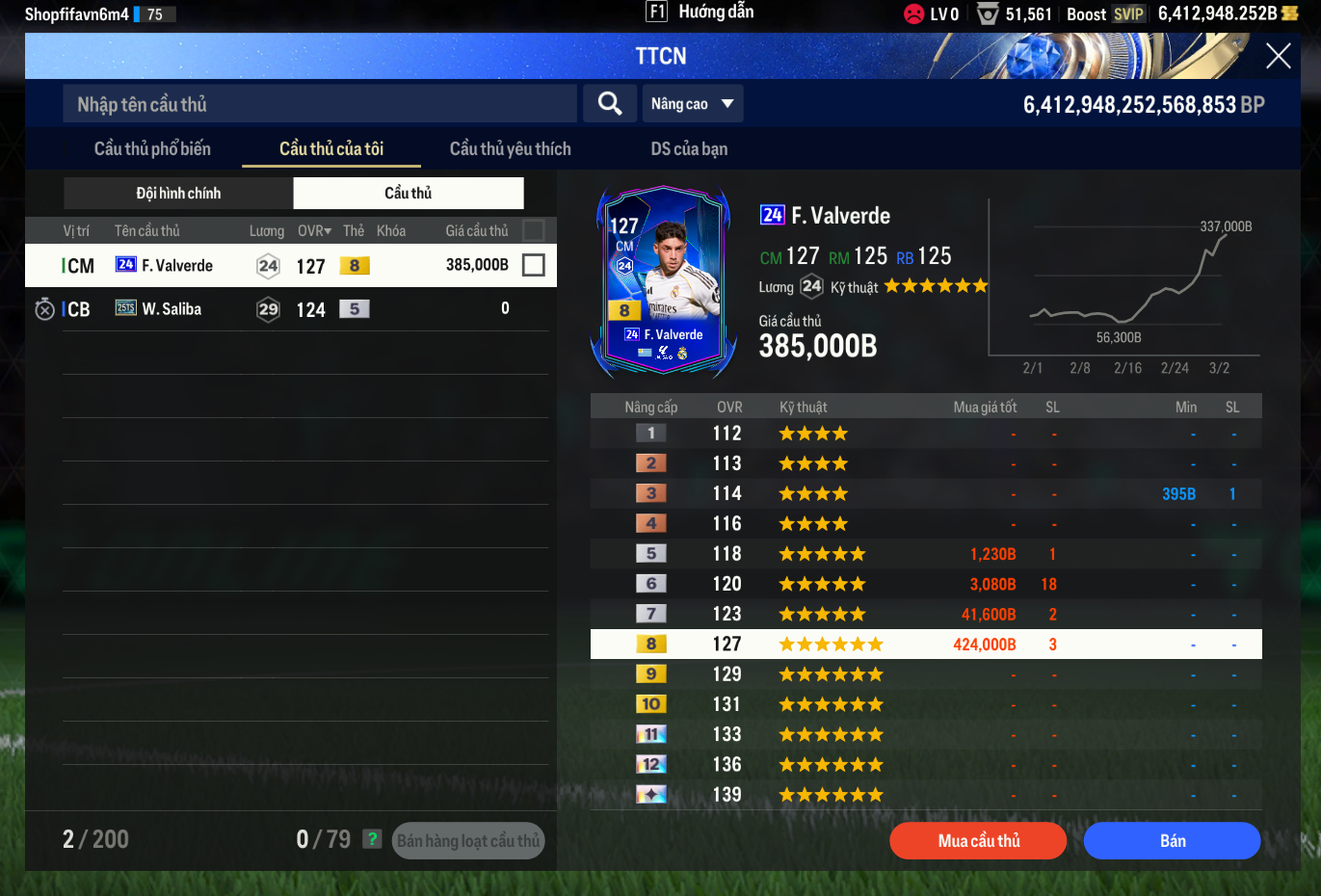Image resolution: width=1321 pixels, height=896 pixels.
Task: Open the Cầu thủ yêu thích tab
Action: 510,148
